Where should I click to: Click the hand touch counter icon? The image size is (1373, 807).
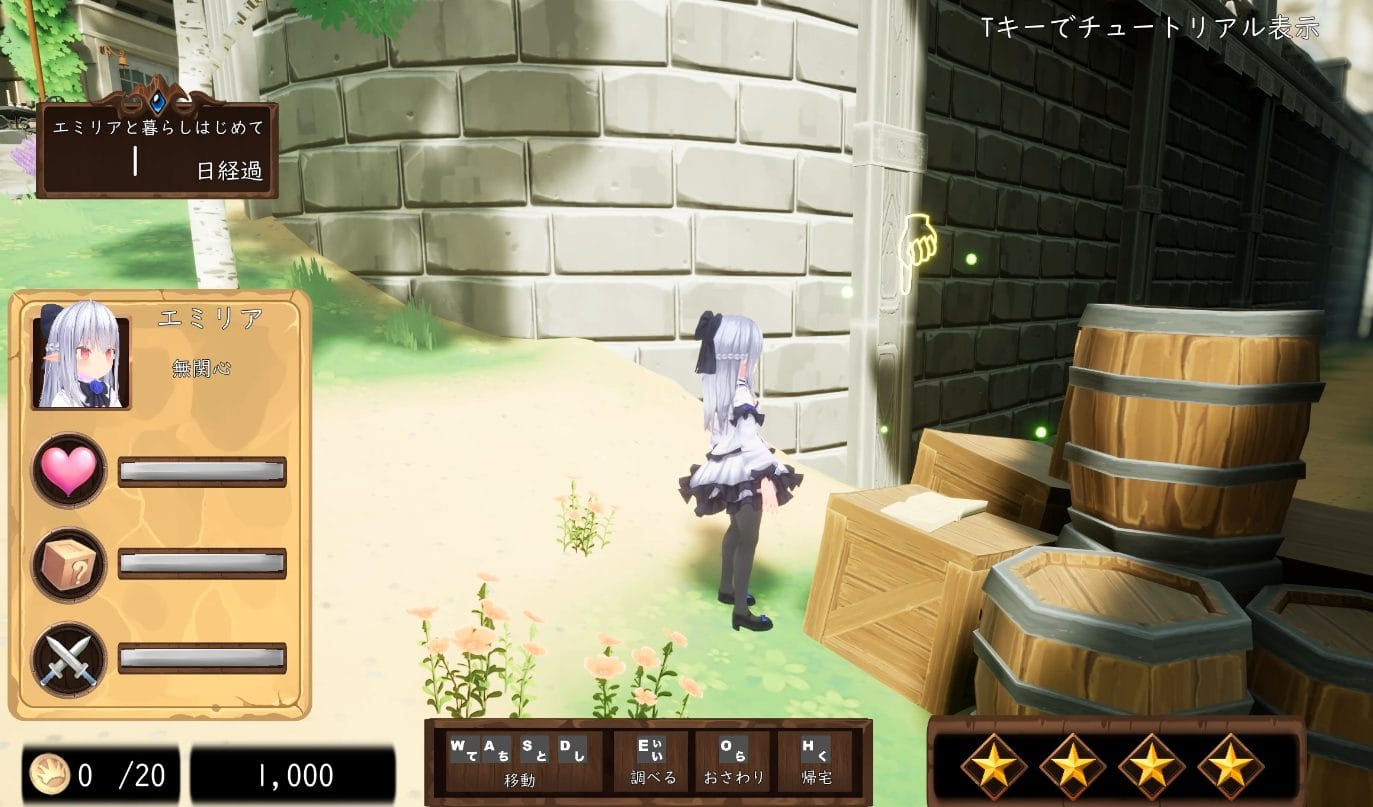tap(48, 773)
